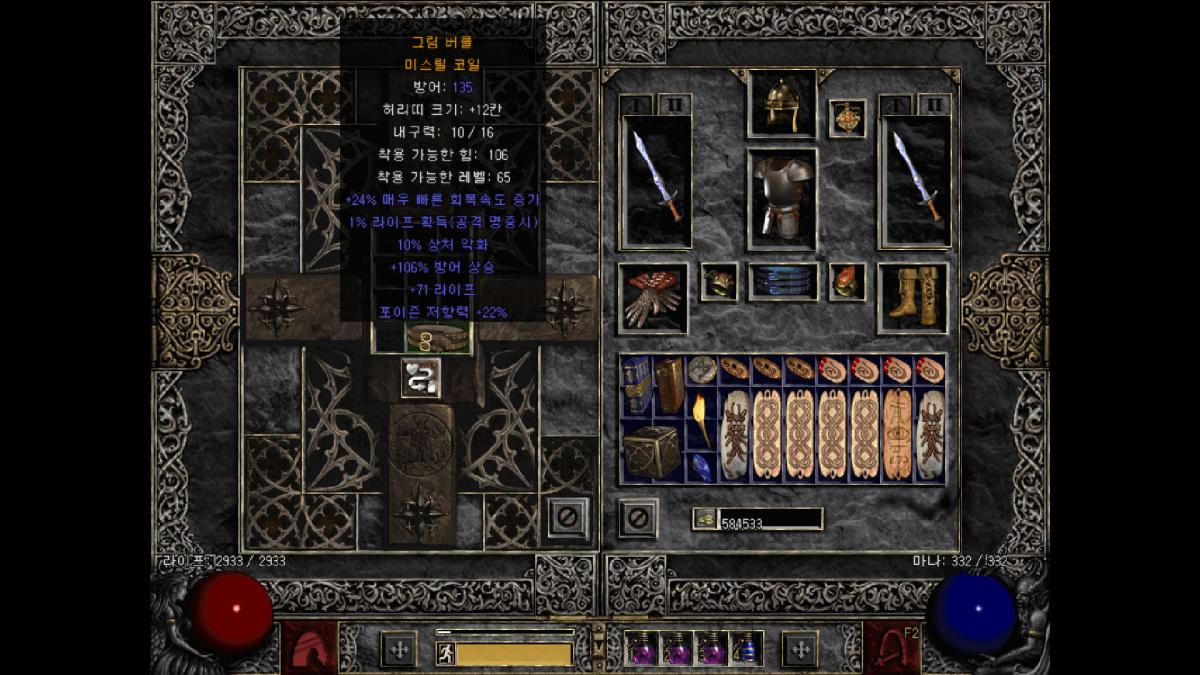Select the equipped amulet slot
This screenshot has width=1200, height=675.
tap(847, 118)
